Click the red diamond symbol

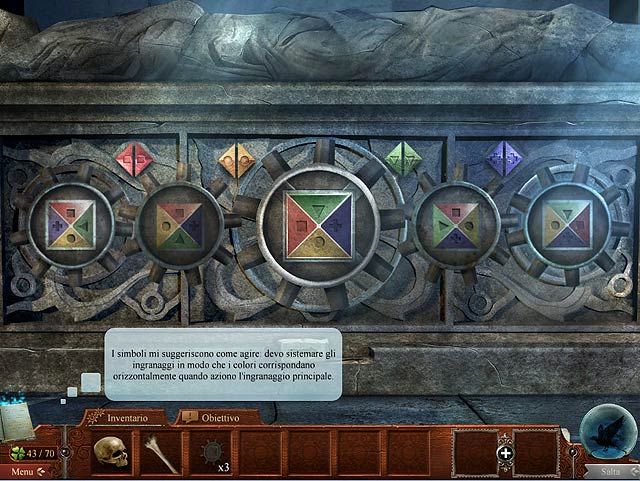[132, 159]
